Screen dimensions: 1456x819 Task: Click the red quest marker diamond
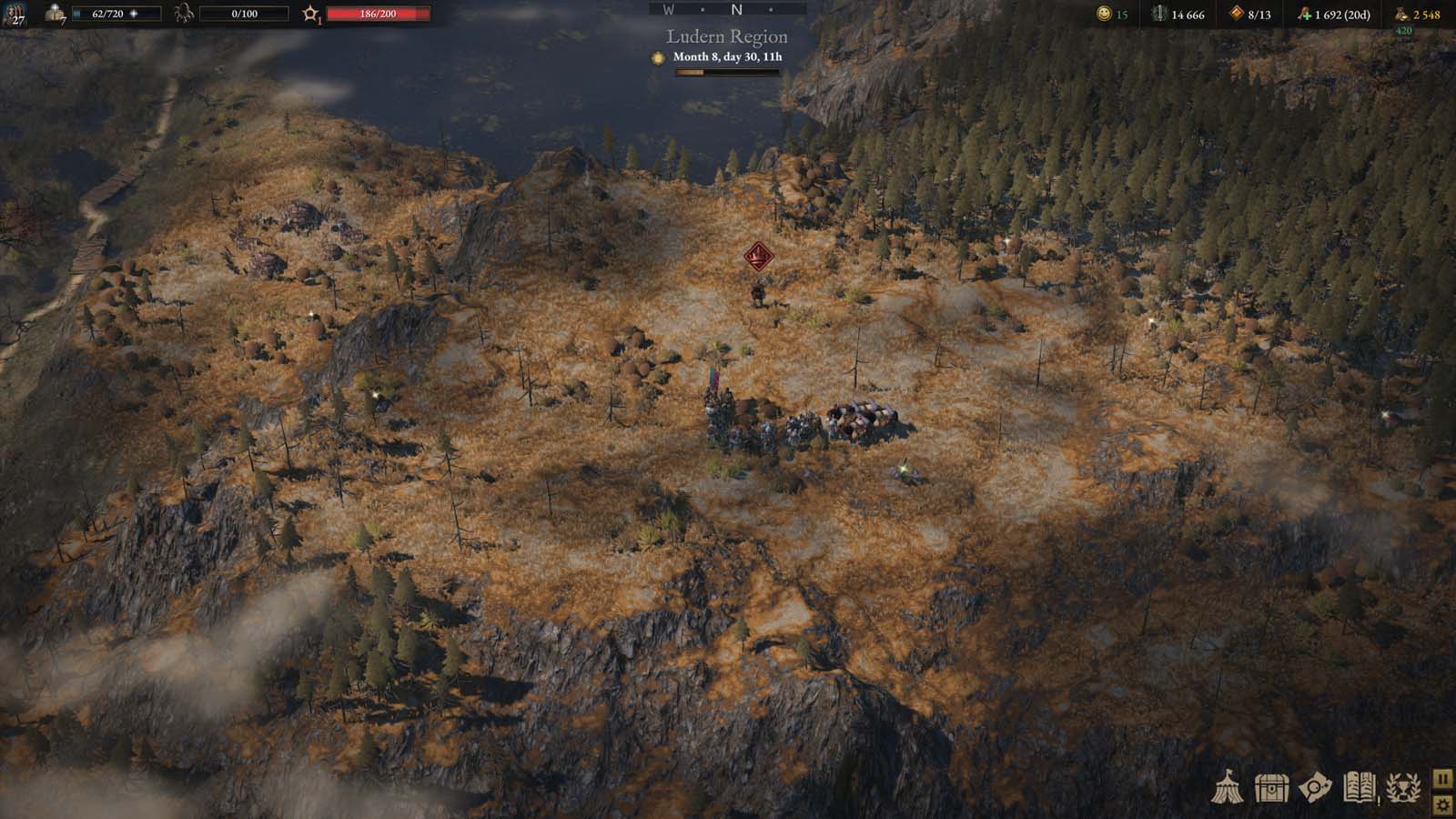(x=758, y=257)
